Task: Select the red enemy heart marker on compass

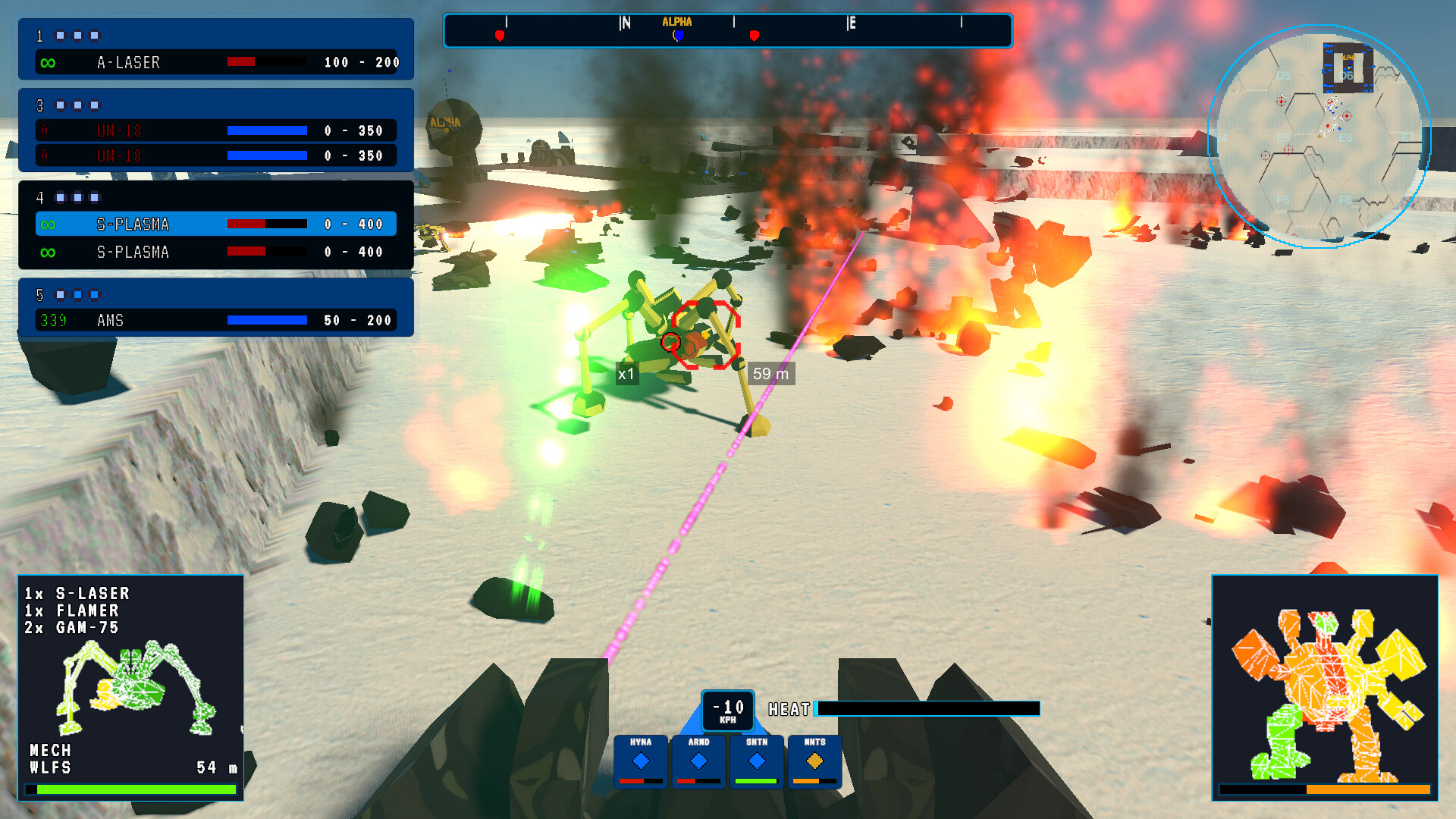Action: tap(500, 34)
